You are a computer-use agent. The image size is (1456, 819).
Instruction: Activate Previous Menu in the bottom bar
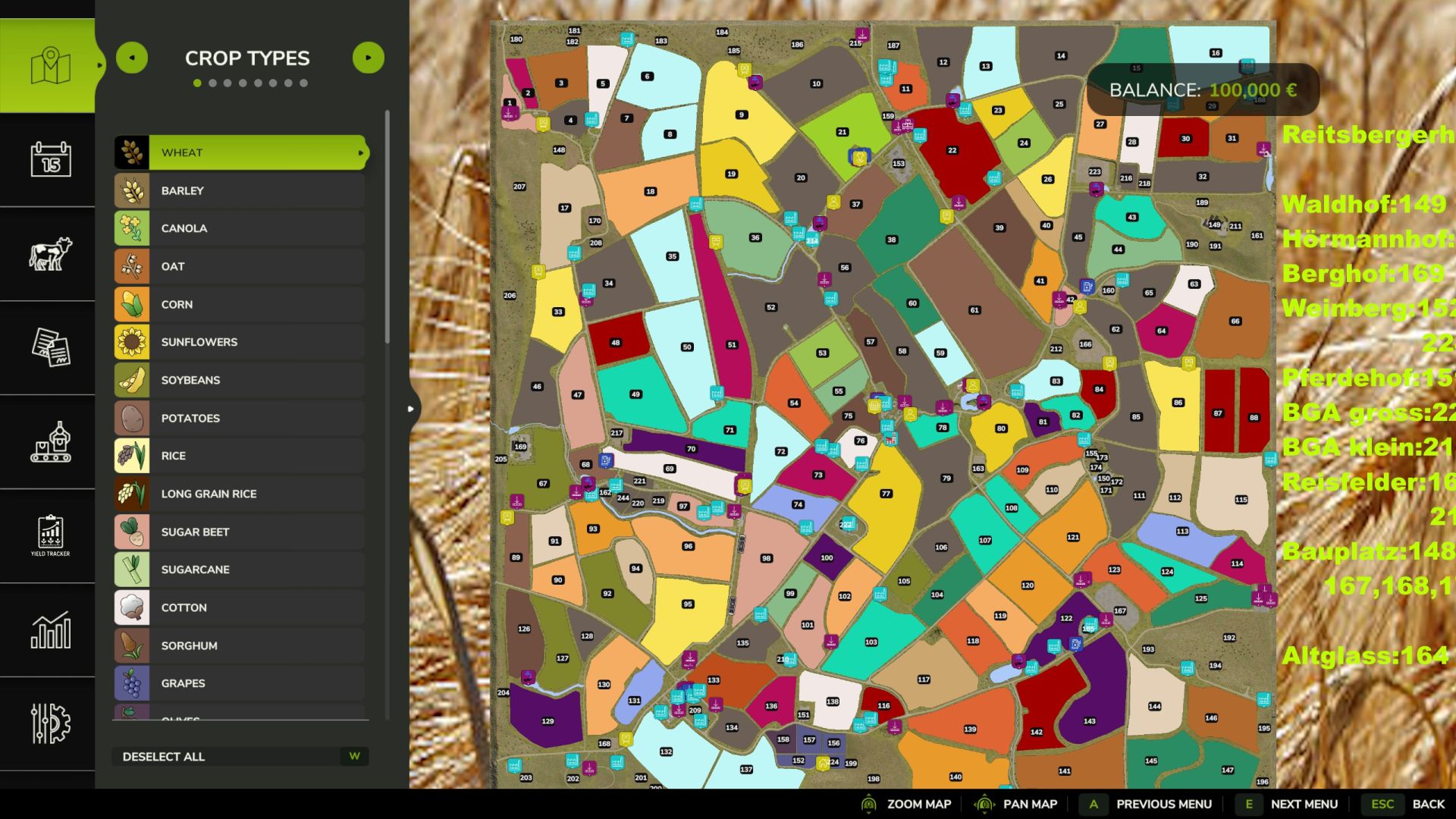(x=1163, y=803)
